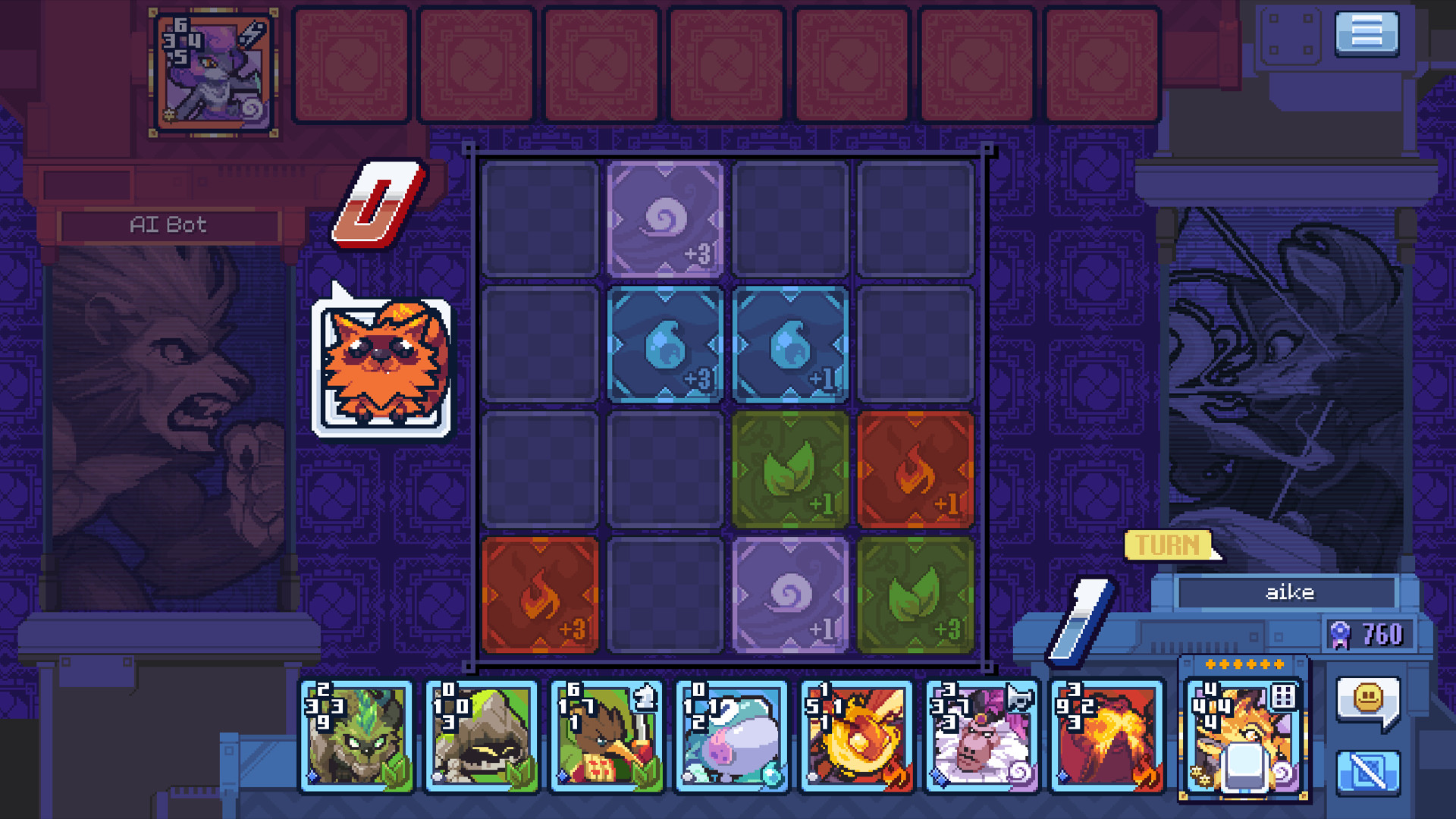Click the water +1 droplet tile
This screenshot has height=819, width=1456.
click(x=789, y=344)
